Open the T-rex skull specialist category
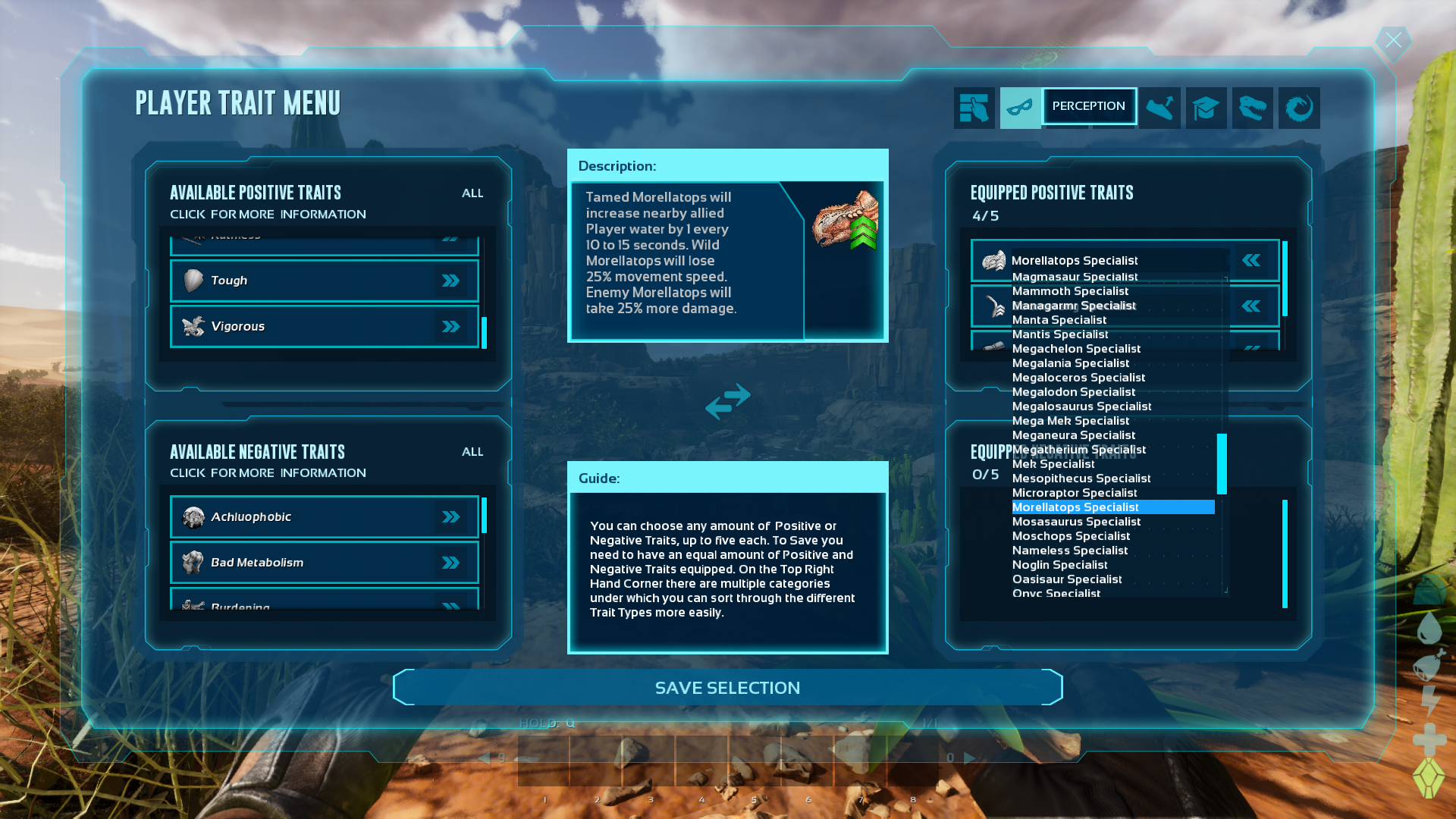Image resolution: width=1456 pixels, height=819 pixels. (x=1252, y=108)
